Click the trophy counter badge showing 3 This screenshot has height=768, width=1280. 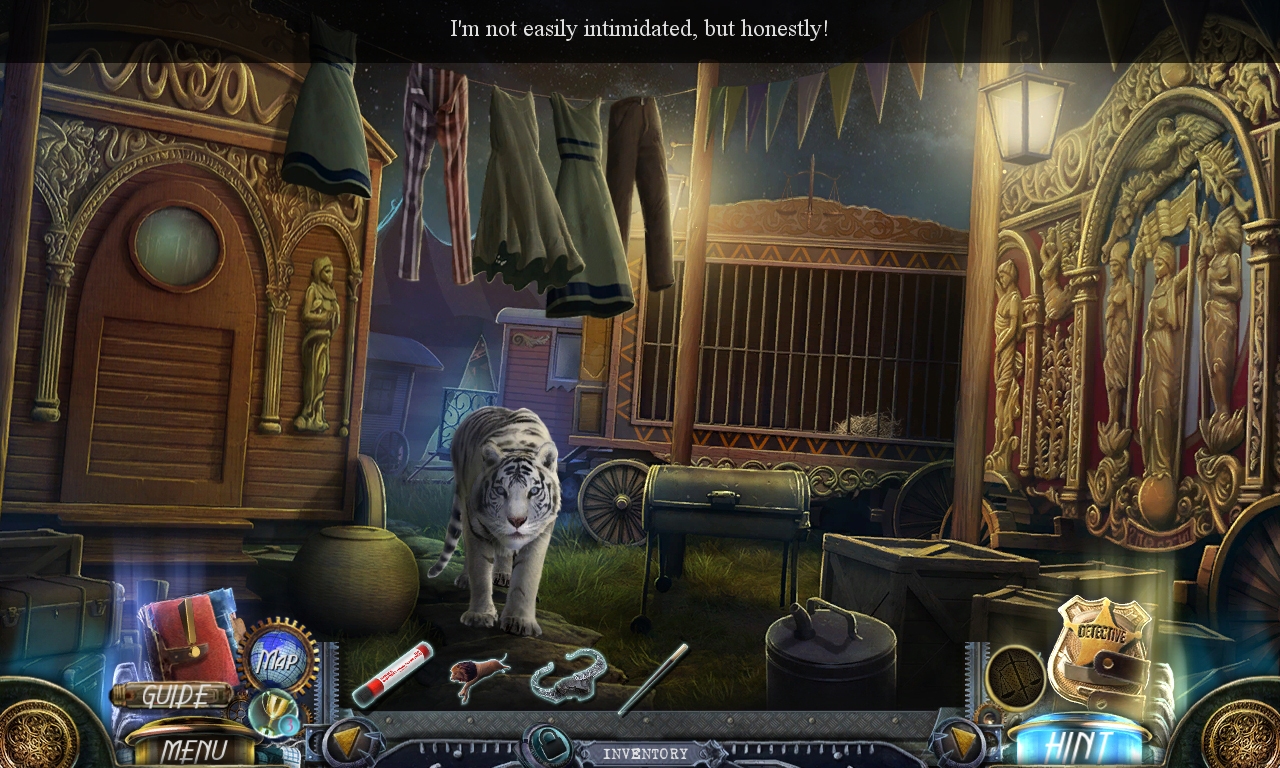[287, 725]
